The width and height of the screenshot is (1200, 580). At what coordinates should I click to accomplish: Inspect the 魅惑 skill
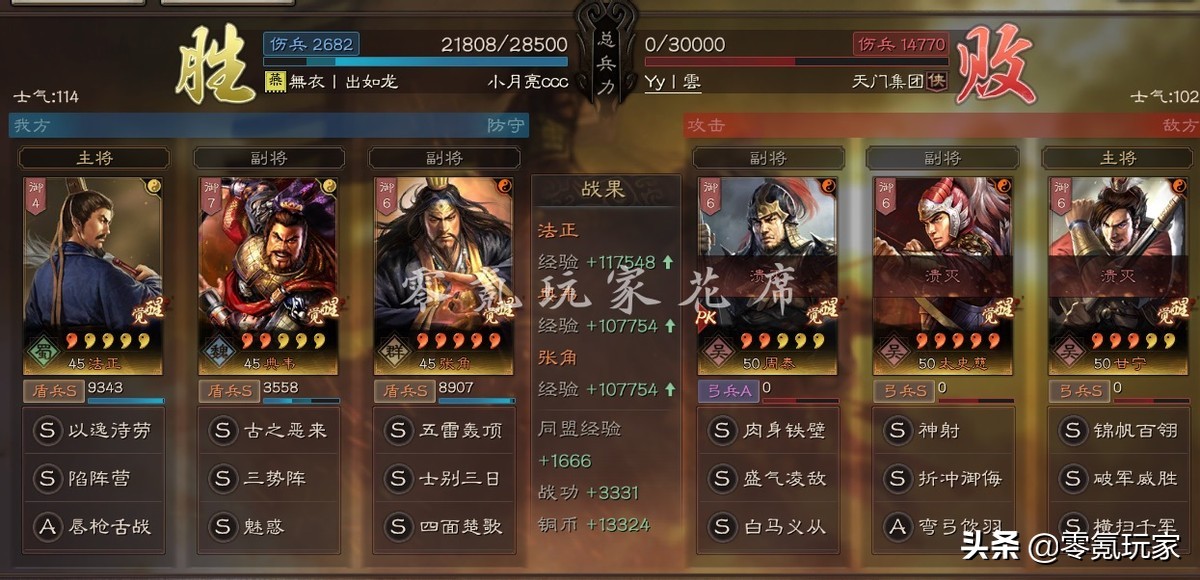(269, 526)
